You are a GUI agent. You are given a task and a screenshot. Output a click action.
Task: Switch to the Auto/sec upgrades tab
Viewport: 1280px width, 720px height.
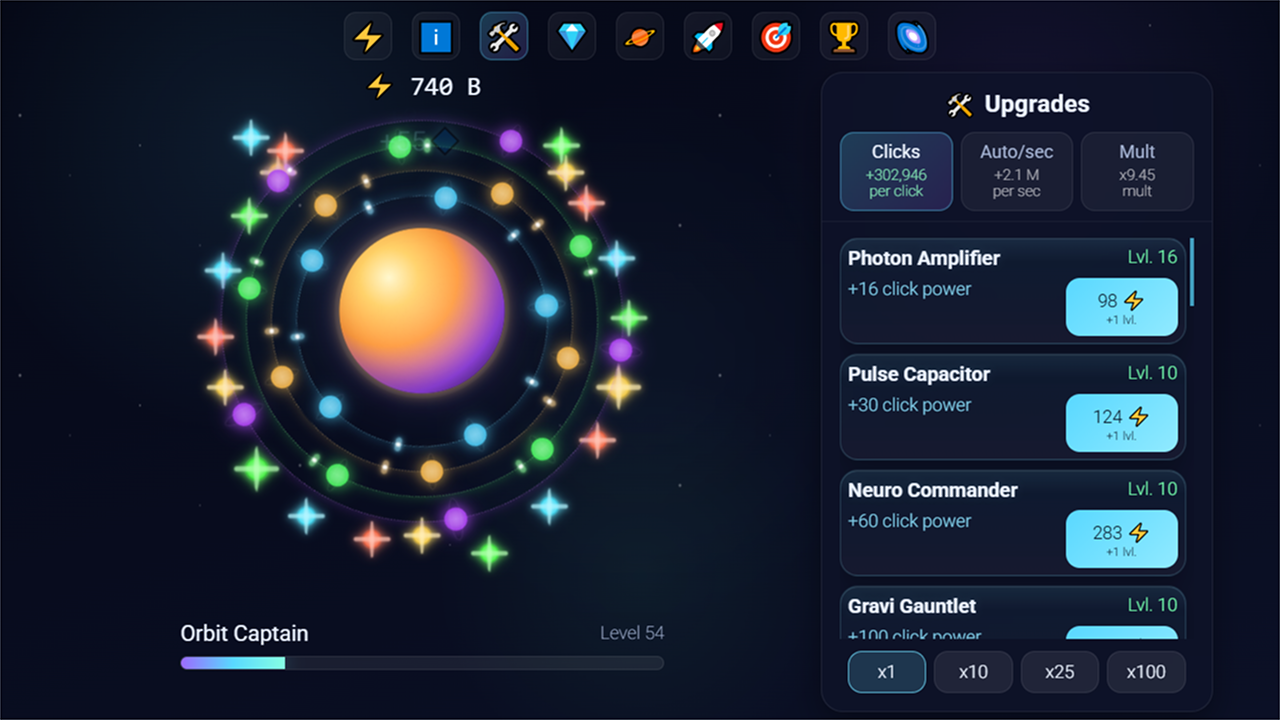(1016, 171)
